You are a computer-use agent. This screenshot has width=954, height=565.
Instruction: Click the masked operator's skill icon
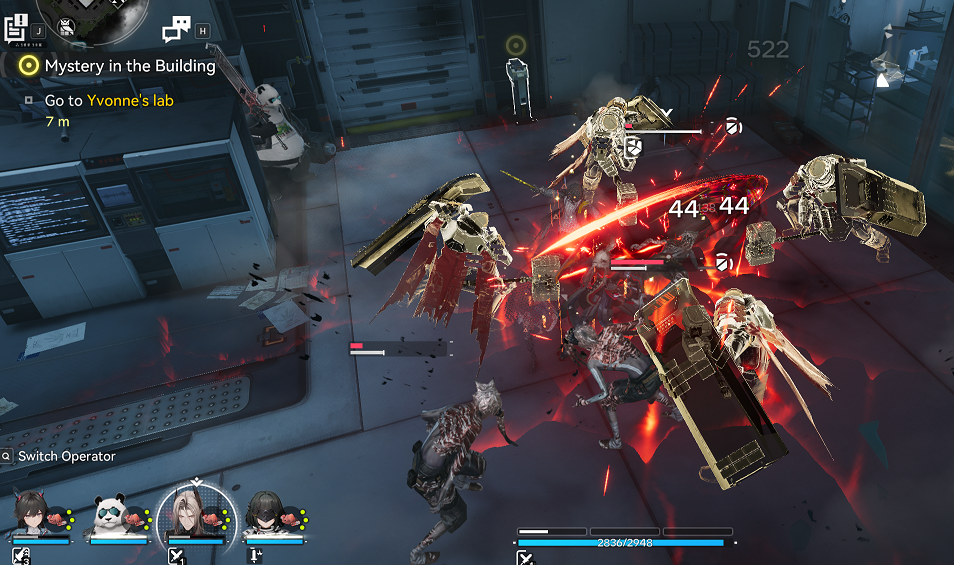tap(256, 556)
